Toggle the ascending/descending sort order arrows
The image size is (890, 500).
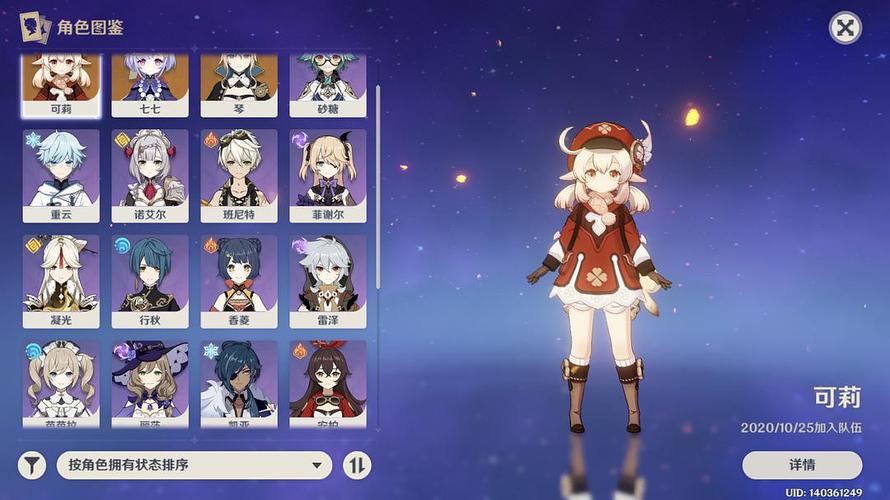click(x=356, y=465)
